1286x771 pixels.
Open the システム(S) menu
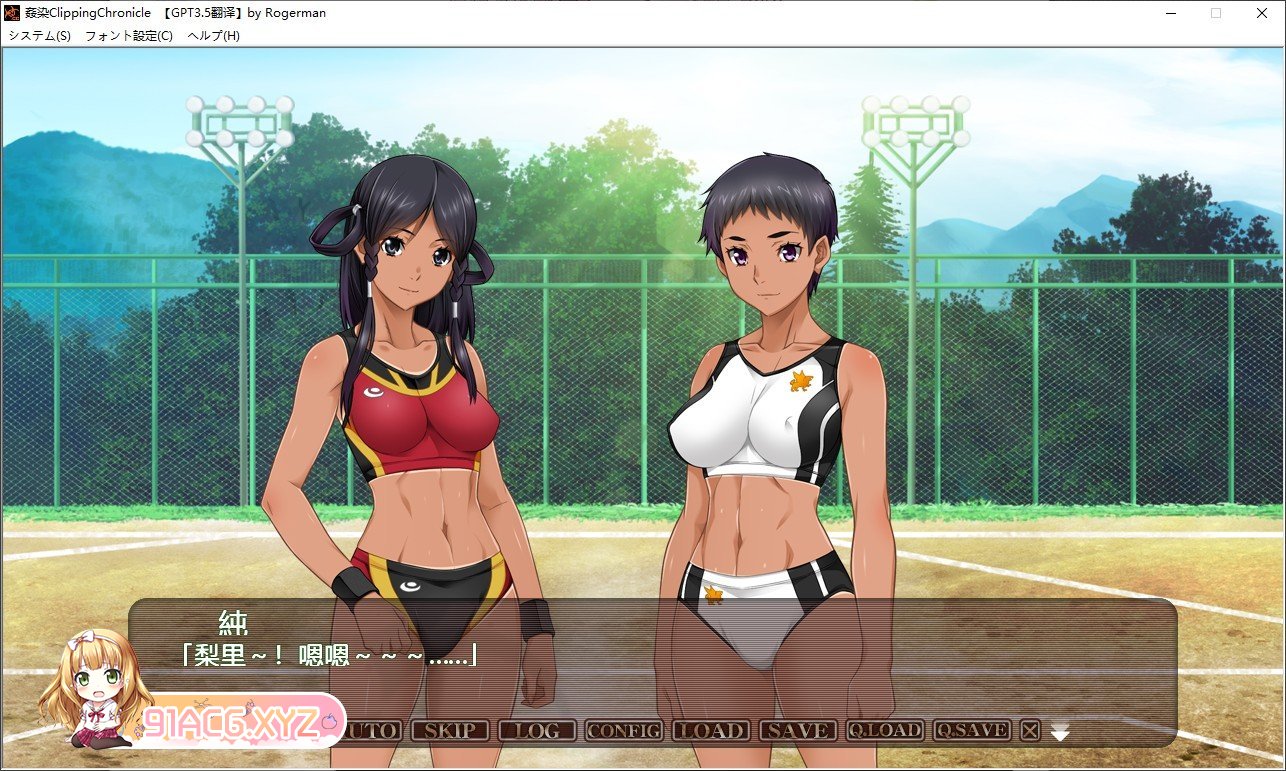[40, 36]
